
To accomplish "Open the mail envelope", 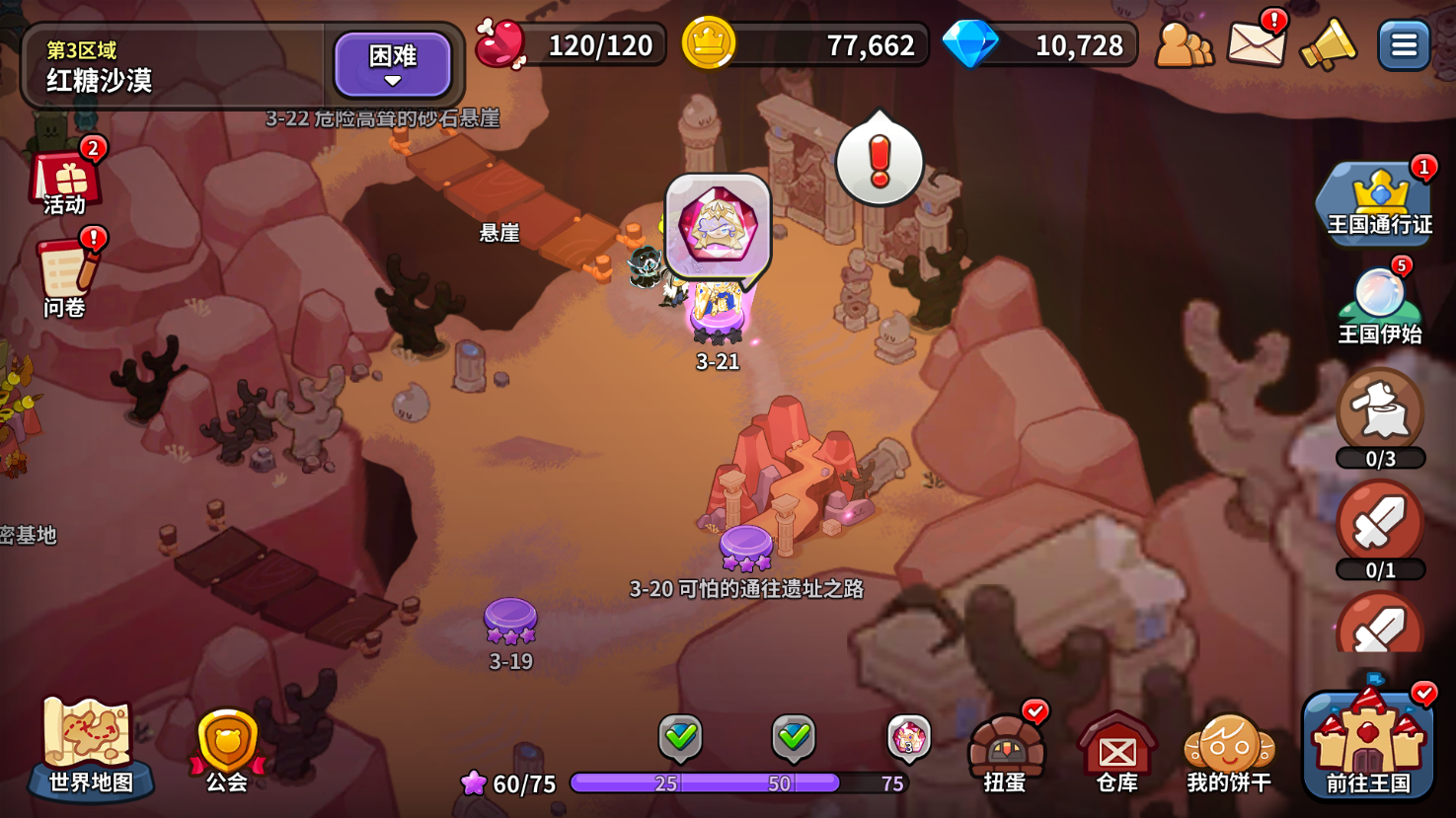I will [x=1256, y=42].
